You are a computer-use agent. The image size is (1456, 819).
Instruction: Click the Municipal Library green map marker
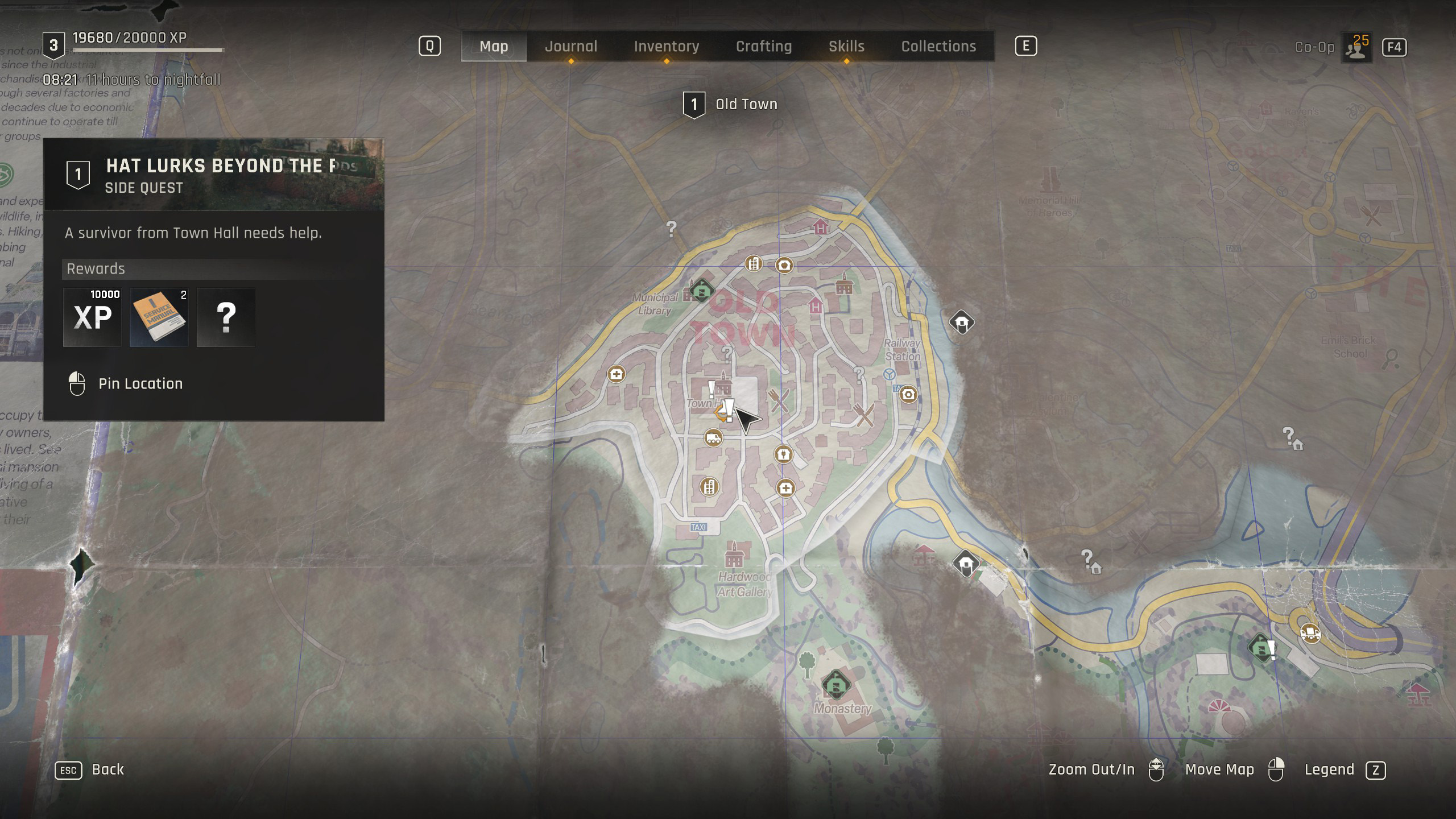pos(701,291)
